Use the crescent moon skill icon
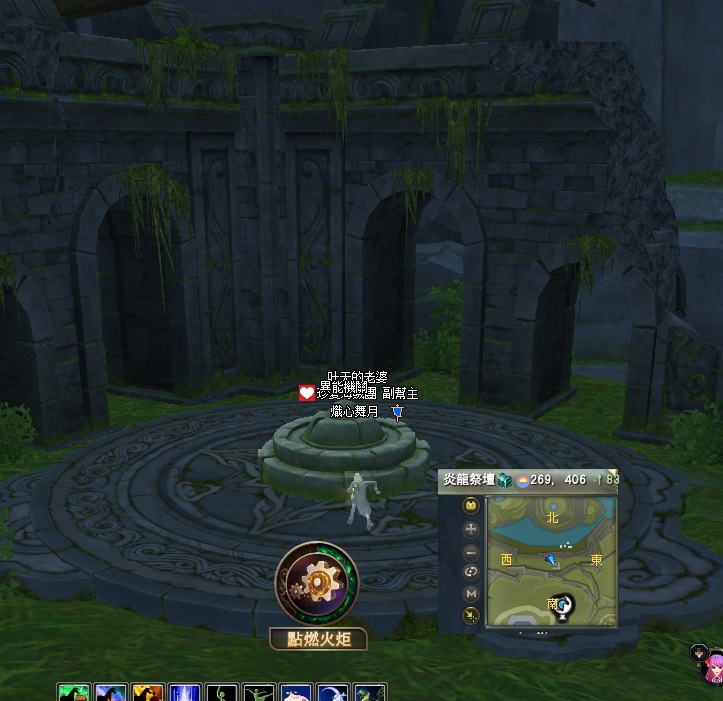The width and height of the screenshot is (723, 701). tap(332, 693)
